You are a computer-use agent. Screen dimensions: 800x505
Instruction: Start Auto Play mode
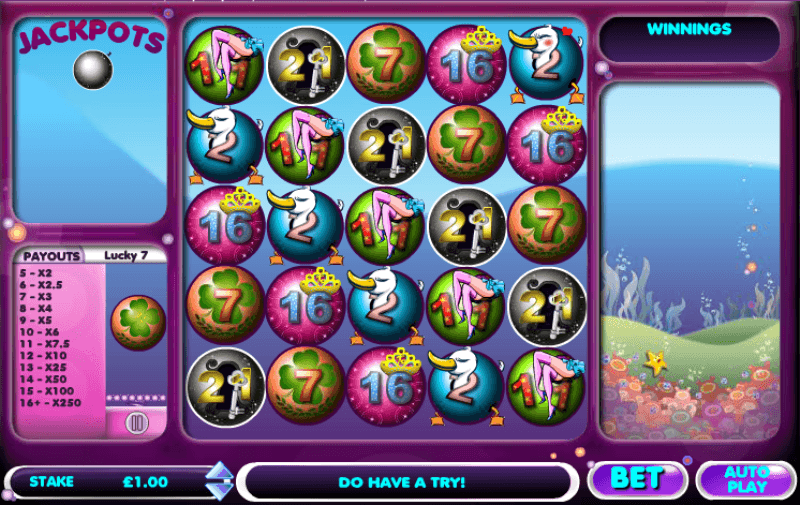(745, 479)
